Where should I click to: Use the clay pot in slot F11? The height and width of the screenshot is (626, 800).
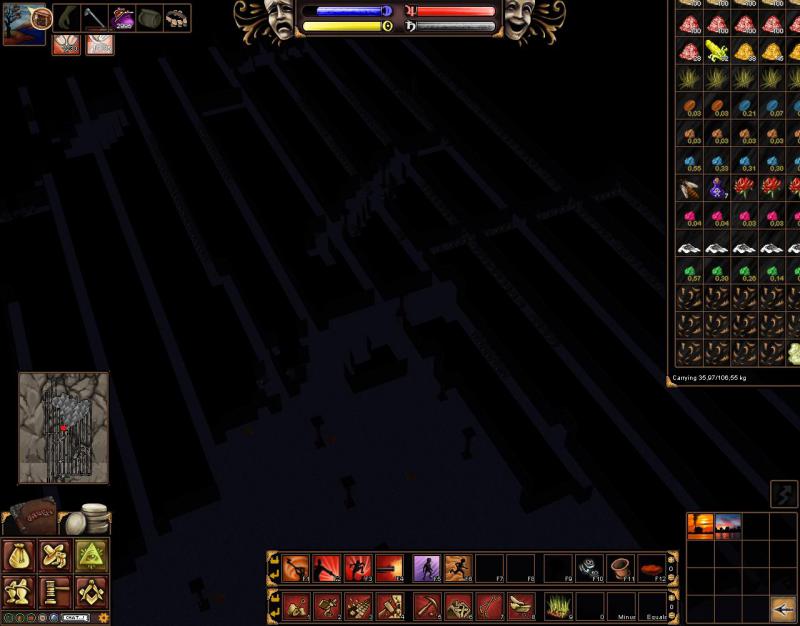(x=620, y=568)
